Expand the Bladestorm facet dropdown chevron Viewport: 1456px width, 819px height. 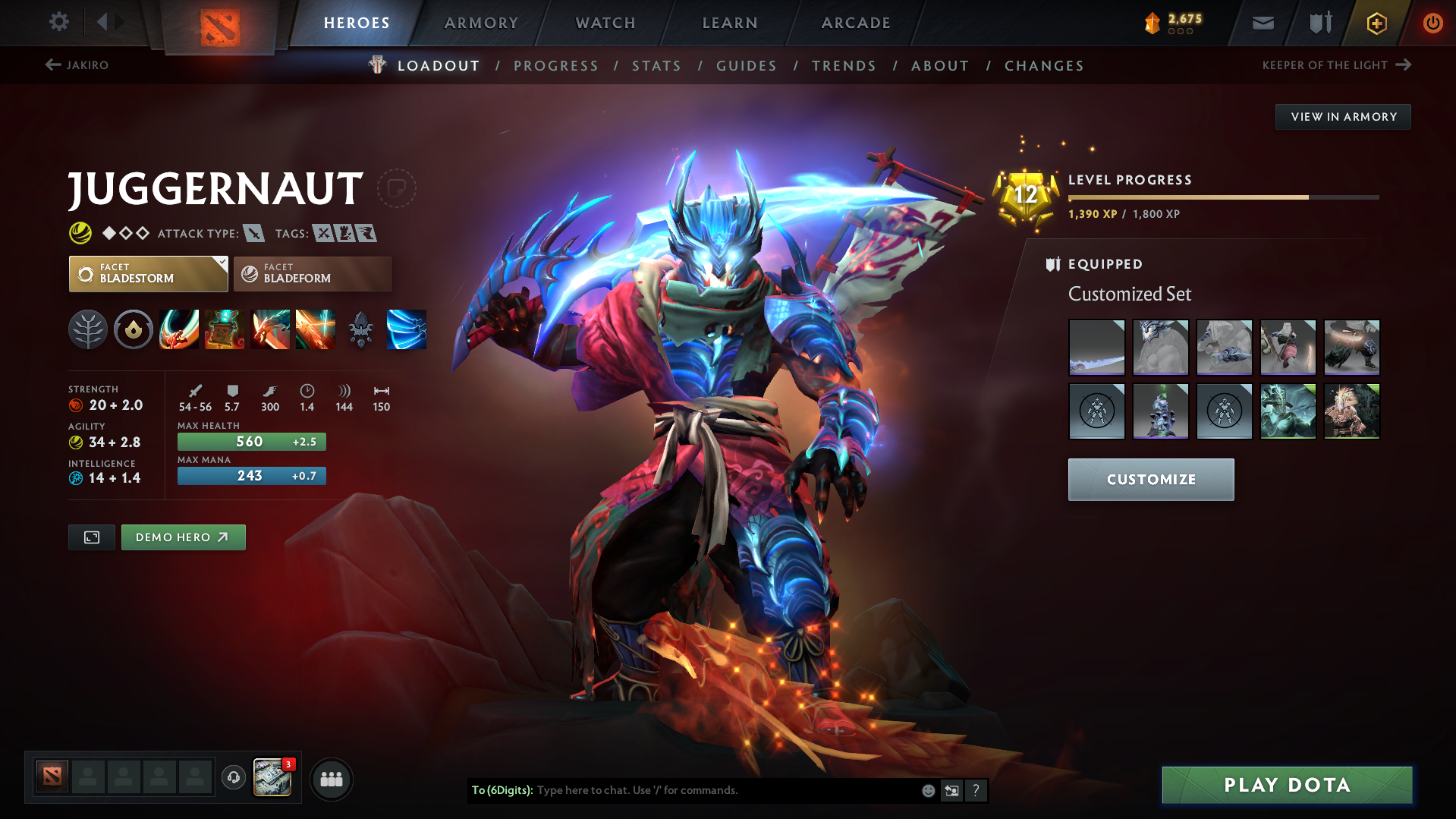(x=221, y=267)
